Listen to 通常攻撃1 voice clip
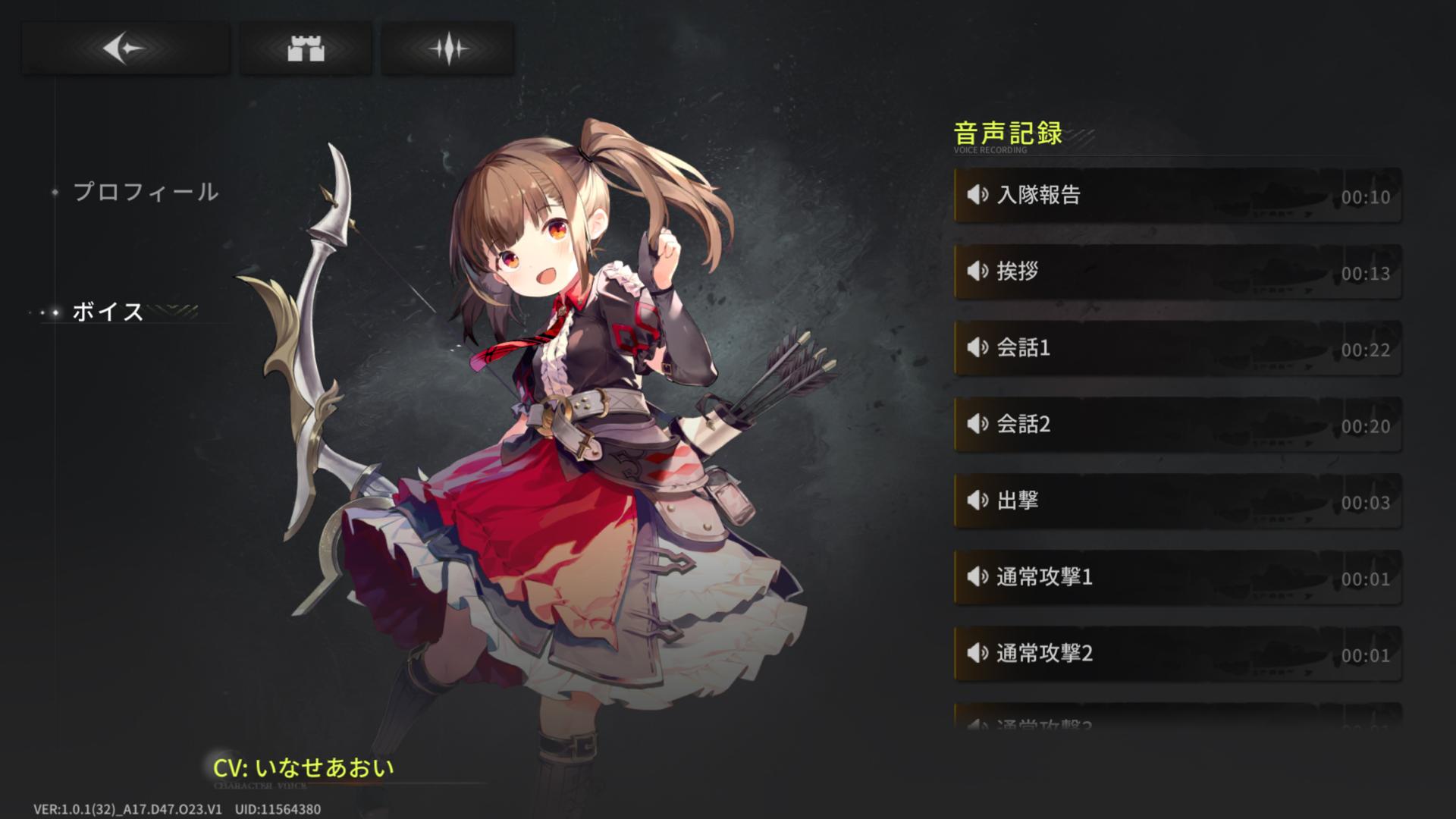 point(1177,578)
